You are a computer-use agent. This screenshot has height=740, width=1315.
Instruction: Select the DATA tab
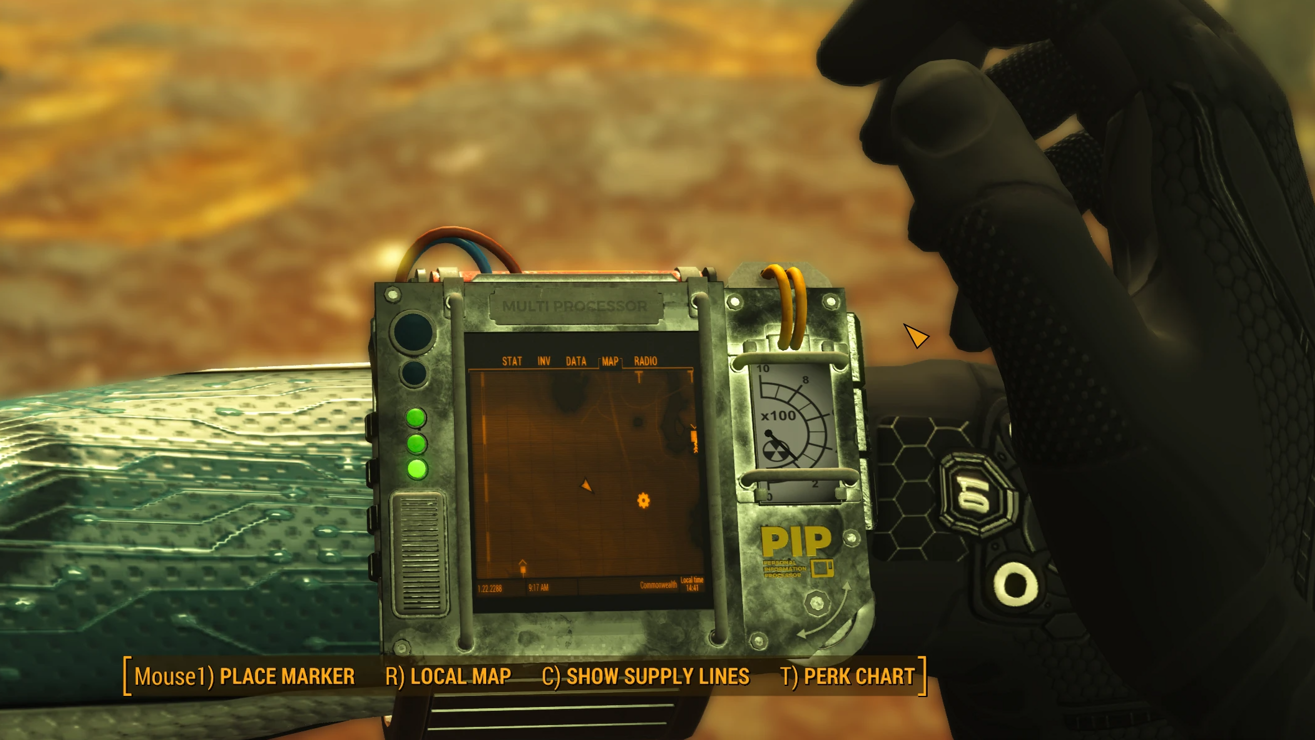[576, 361]
